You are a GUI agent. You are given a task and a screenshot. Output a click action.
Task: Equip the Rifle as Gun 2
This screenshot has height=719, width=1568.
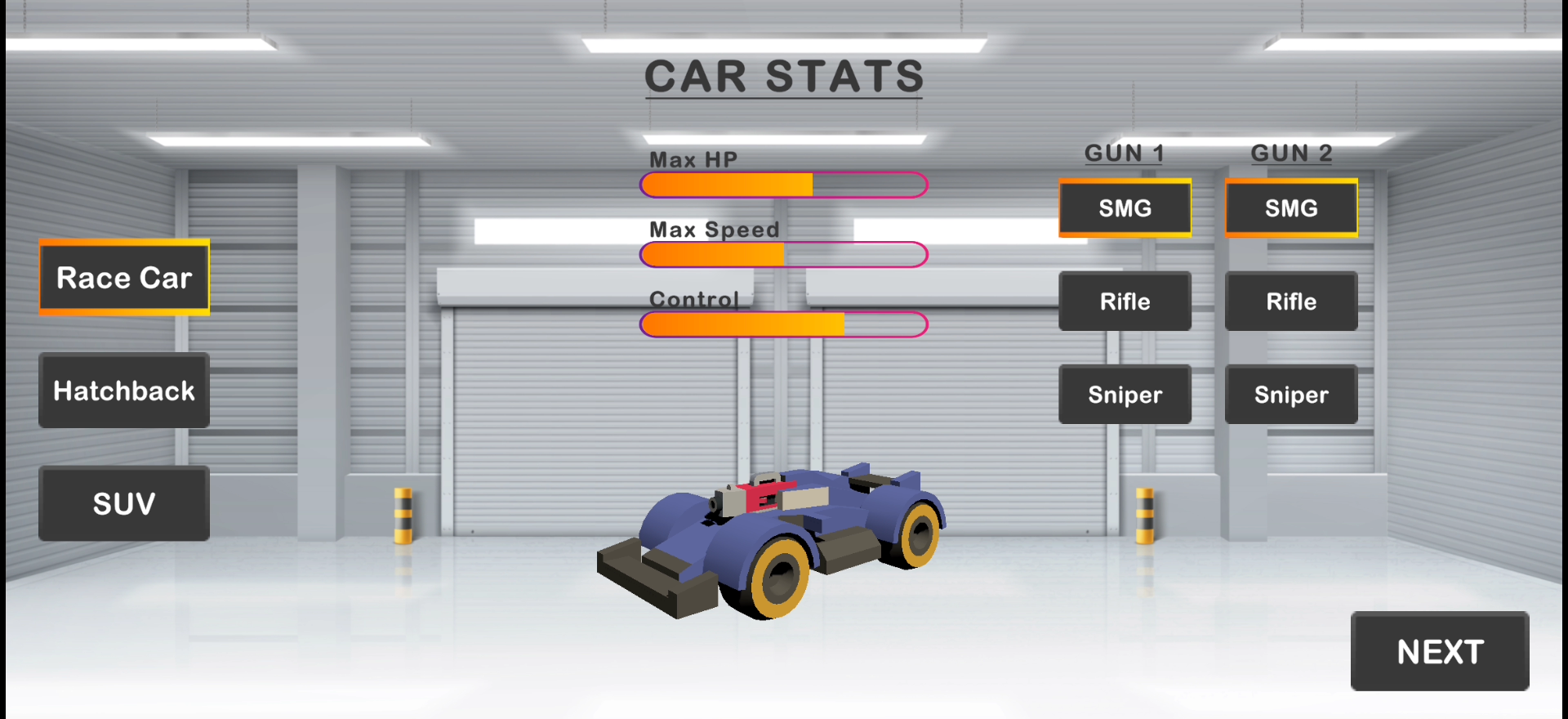pos(1290,301)
